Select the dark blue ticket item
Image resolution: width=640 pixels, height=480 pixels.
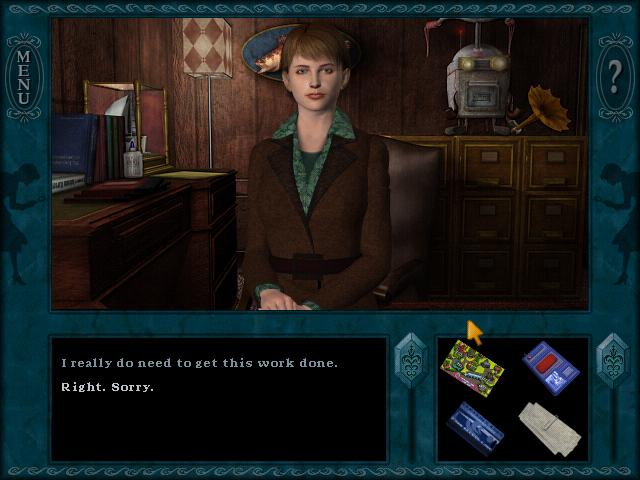475,427
